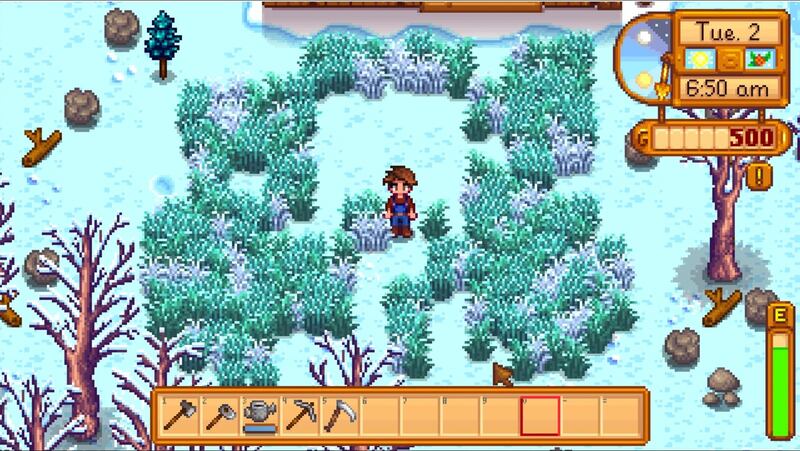Screen dimensions: 800x451
Task: Switch to the pickaxe tool
Action: (298, 413)
